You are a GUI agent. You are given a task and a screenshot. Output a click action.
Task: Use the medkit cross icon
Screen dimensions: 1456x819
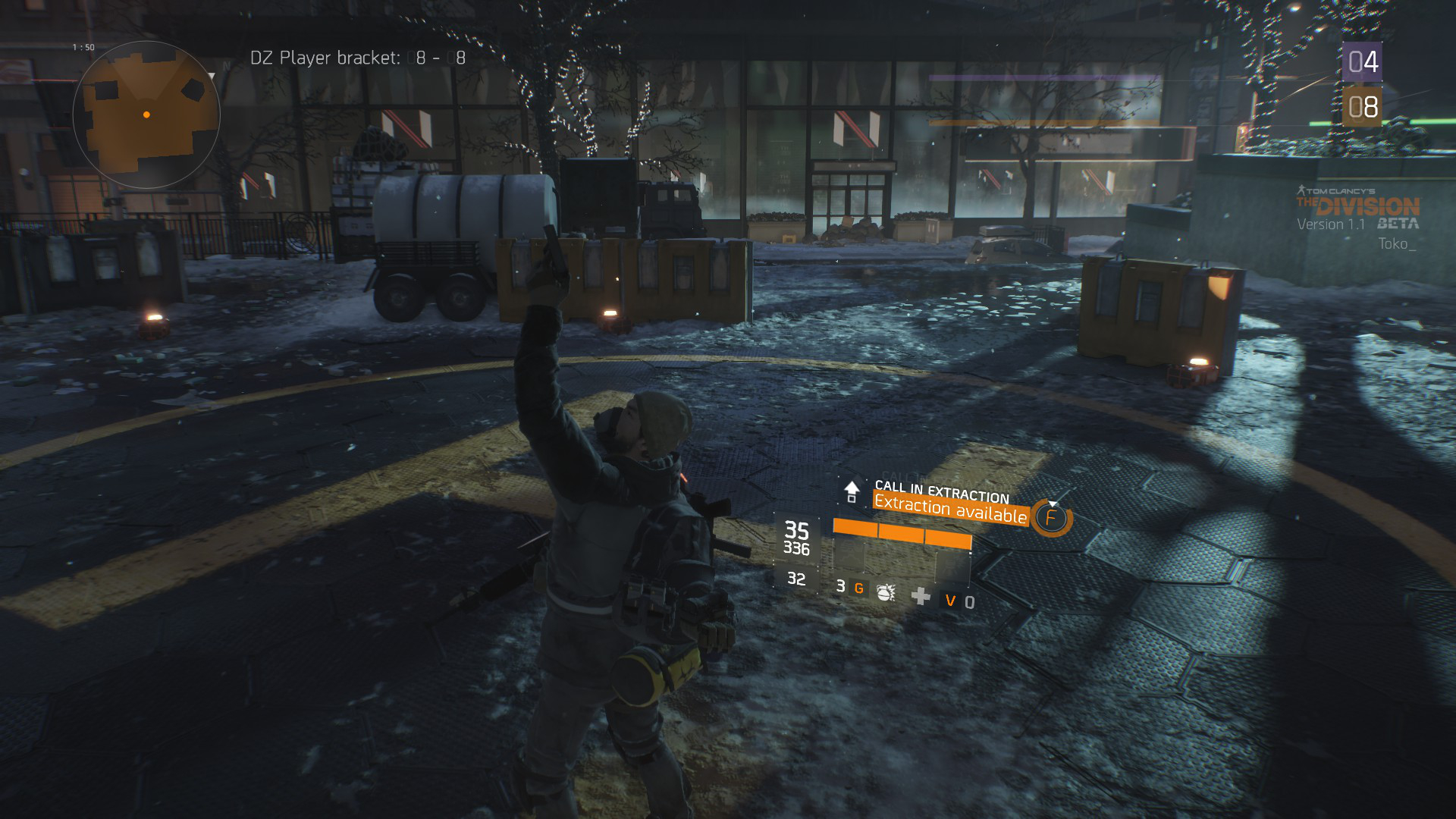[921, 596]
